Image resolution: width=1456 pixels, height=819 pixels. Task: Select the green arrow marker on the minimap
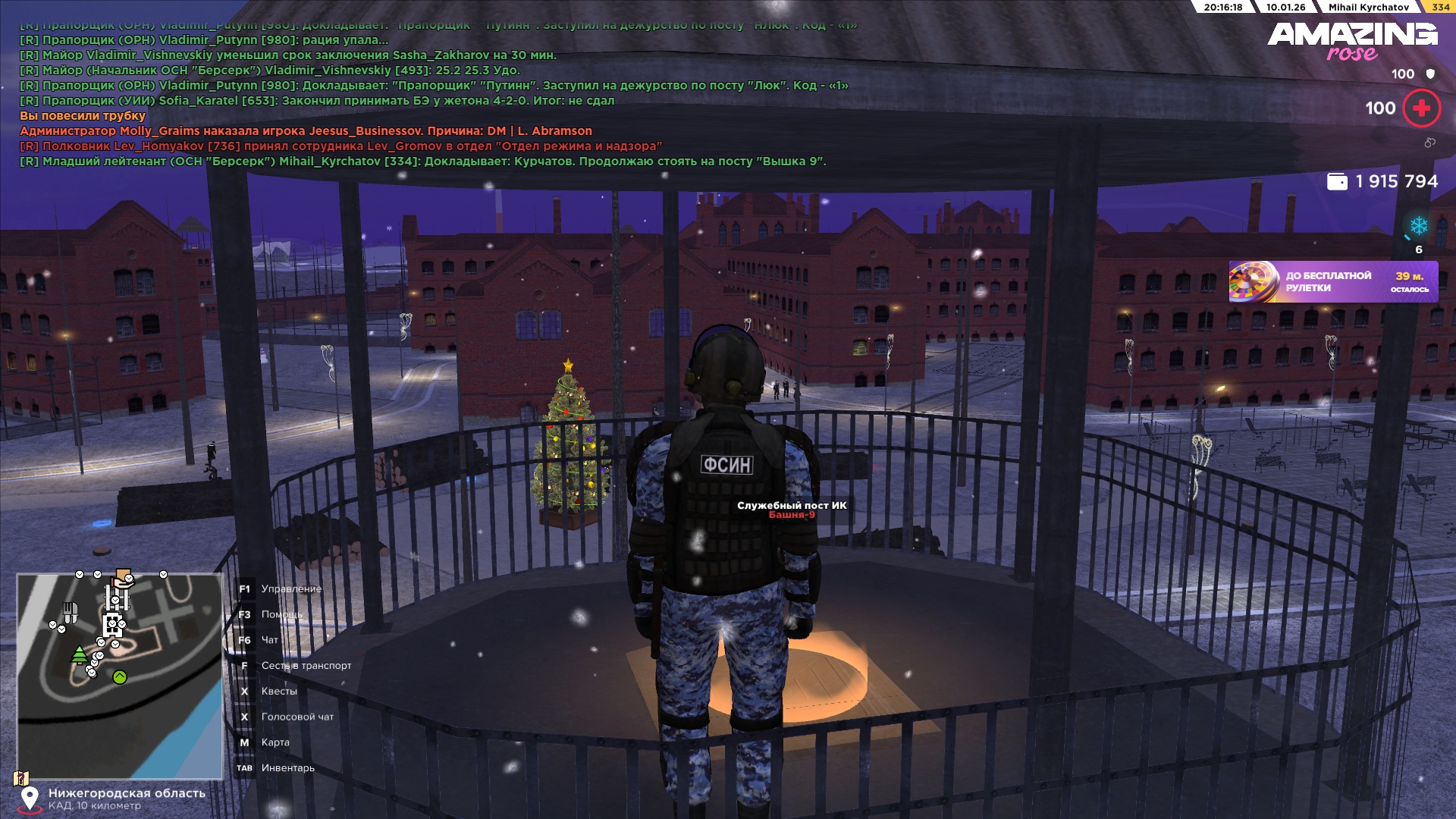(120, 677)
